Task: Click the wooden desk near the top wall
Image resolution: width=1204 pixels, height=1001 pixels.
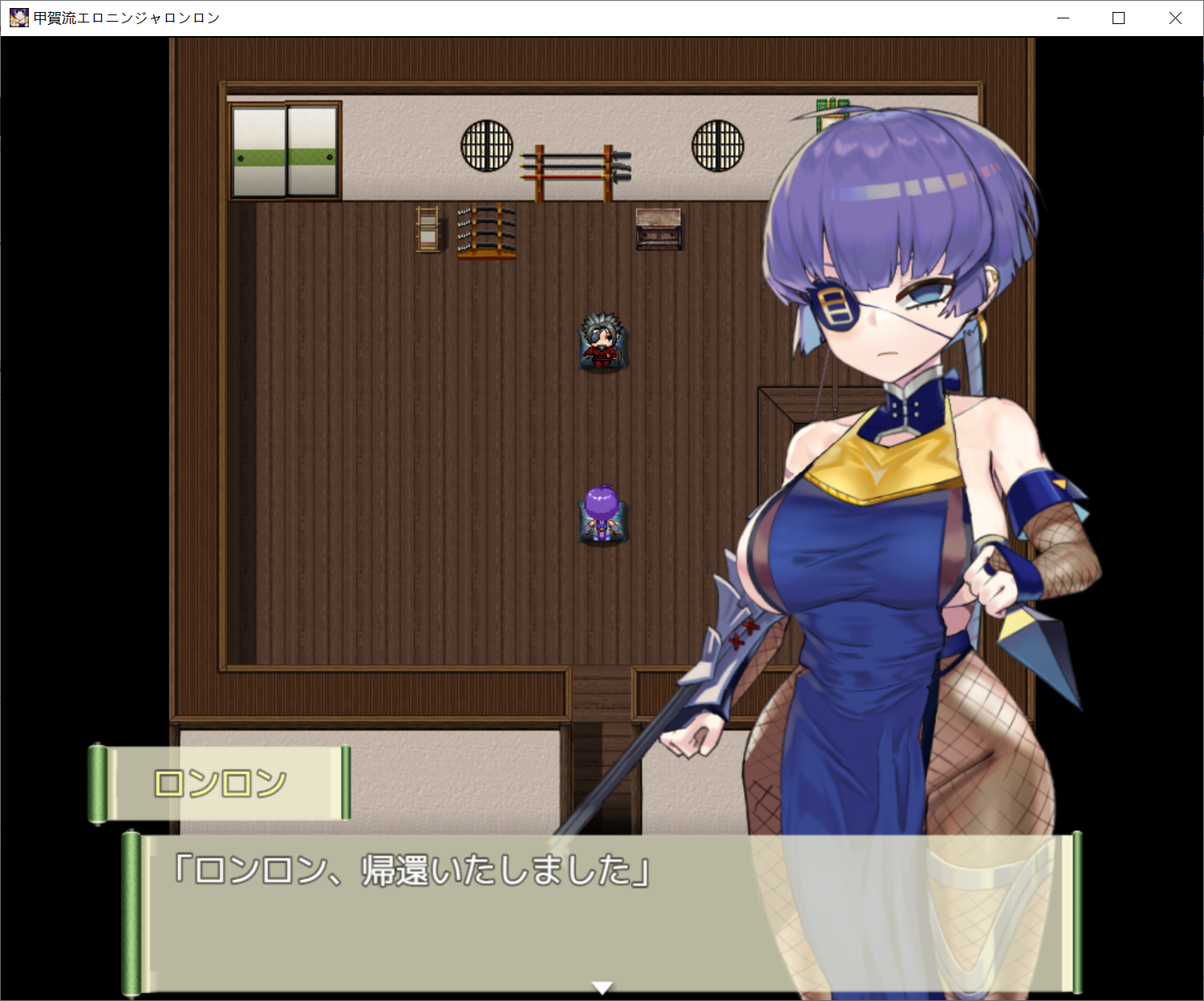Action: tap(657, 229)
